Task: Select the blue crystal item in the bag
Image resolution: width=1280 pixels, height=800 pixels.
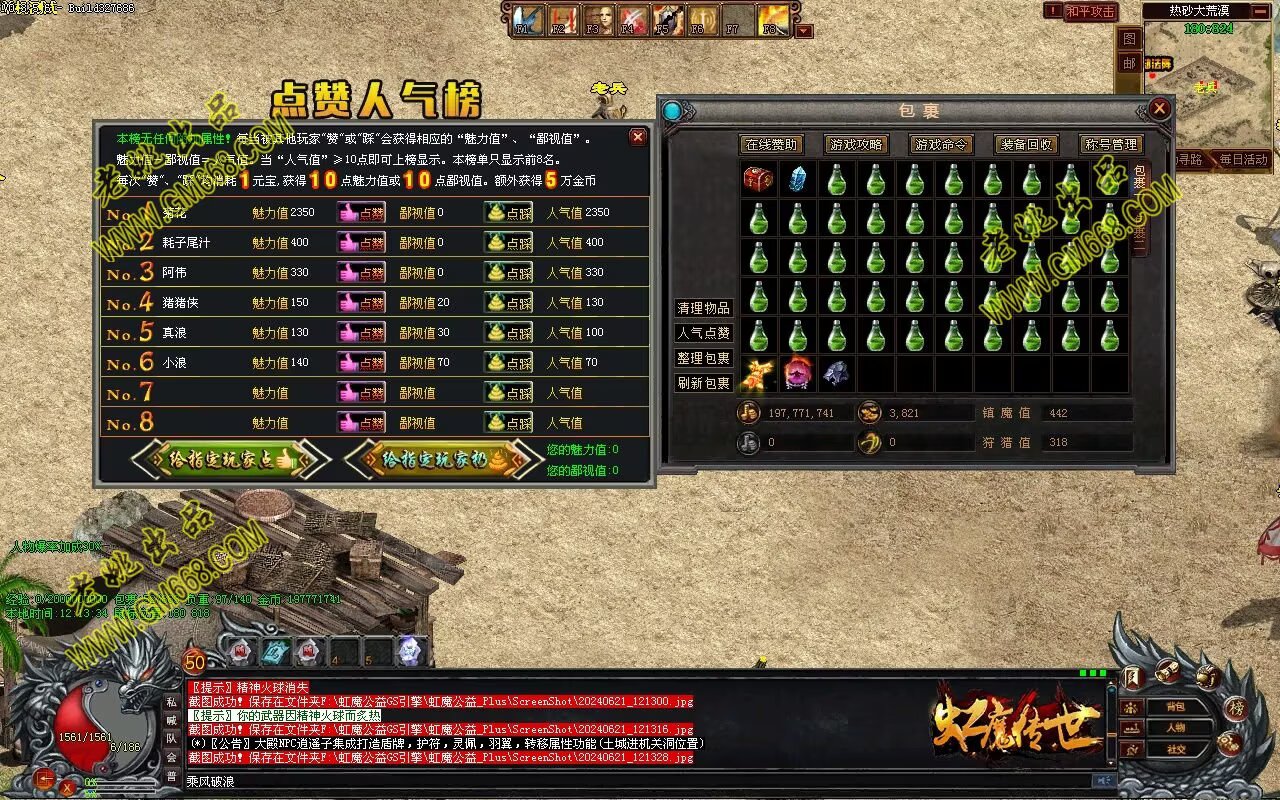Action: (797, 180)
